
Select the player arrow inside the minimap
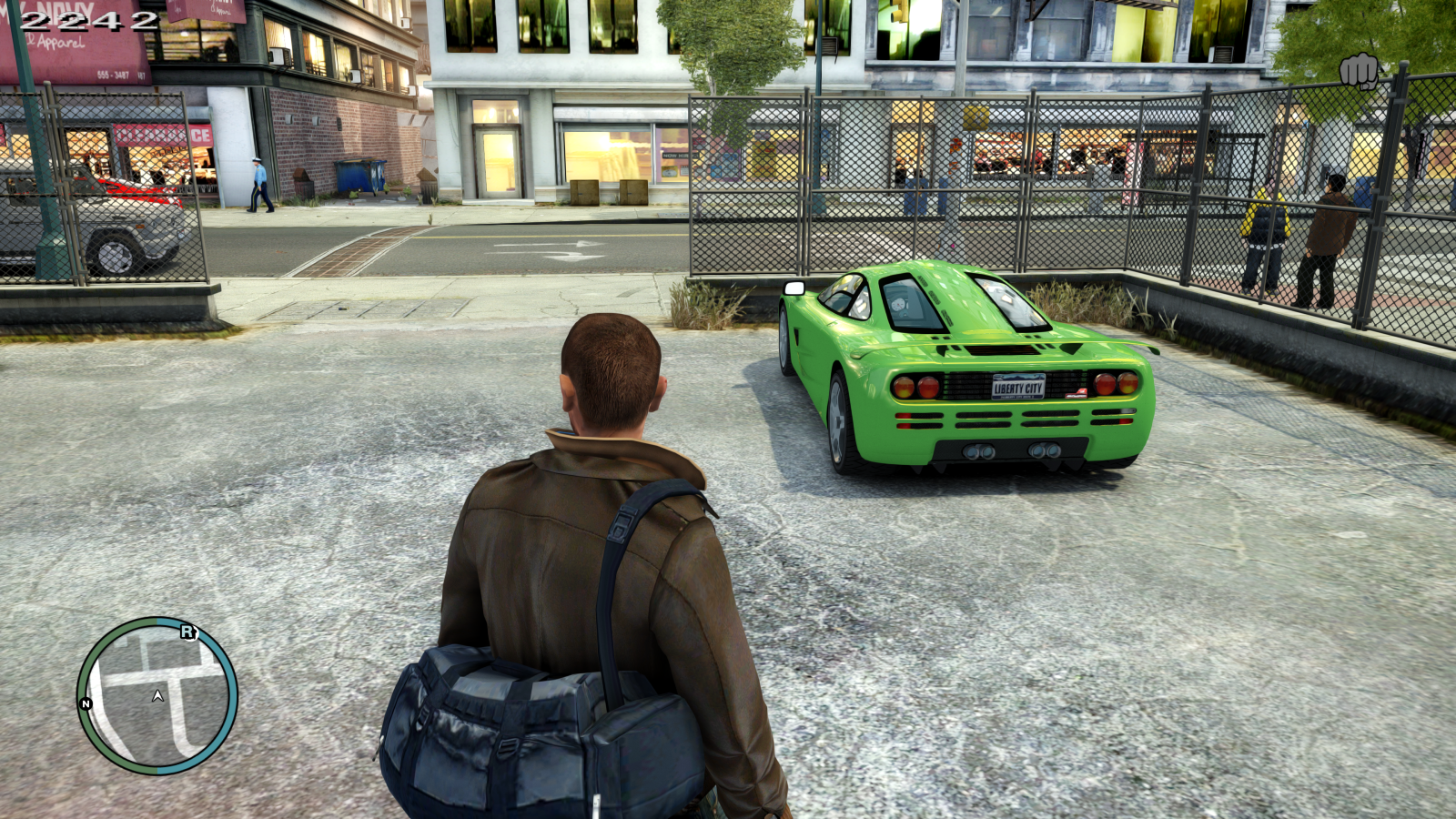pos(158,695)
